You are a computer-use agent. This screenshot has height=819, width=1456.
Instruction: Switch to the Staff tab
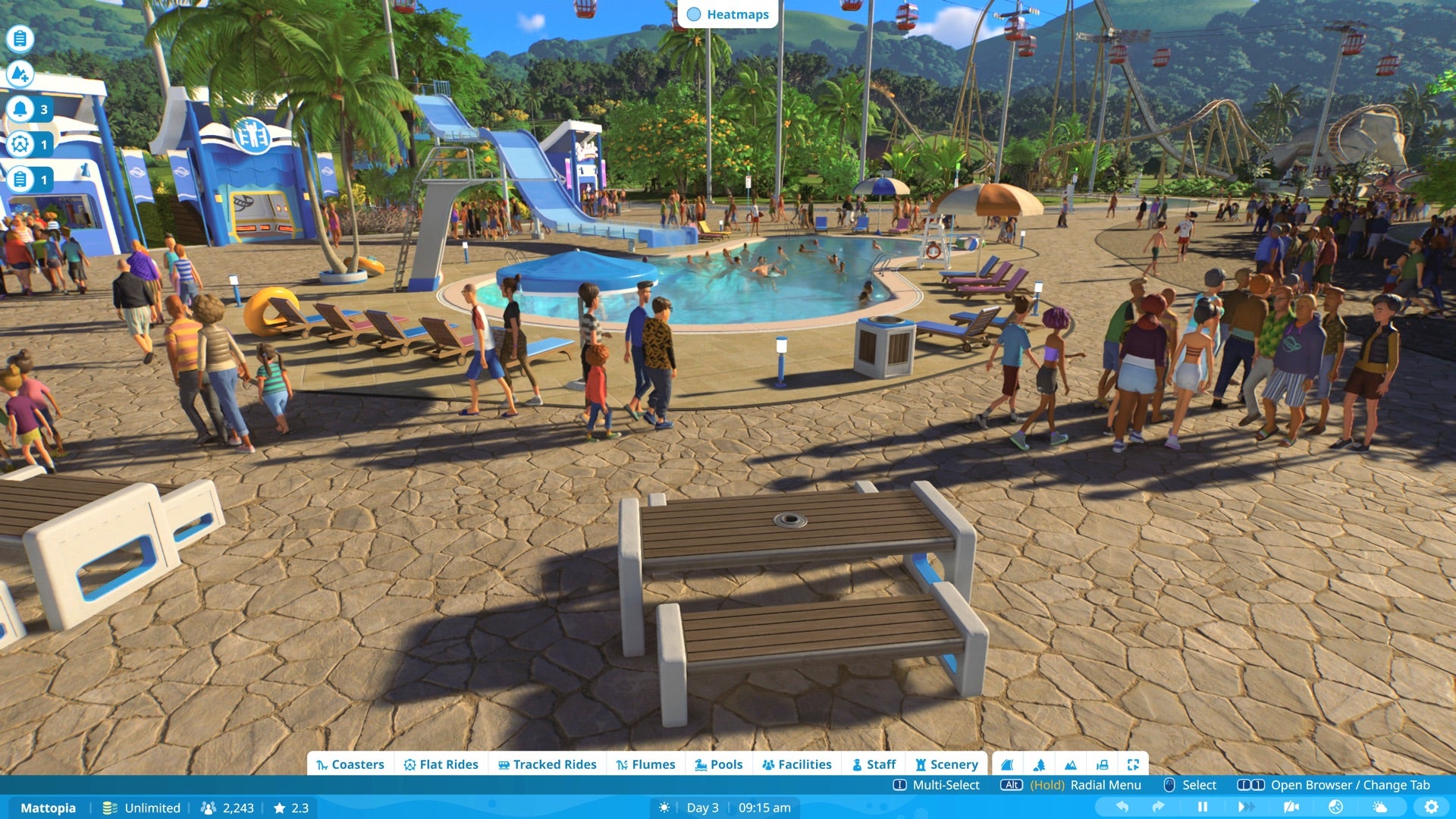coord(874,764)
